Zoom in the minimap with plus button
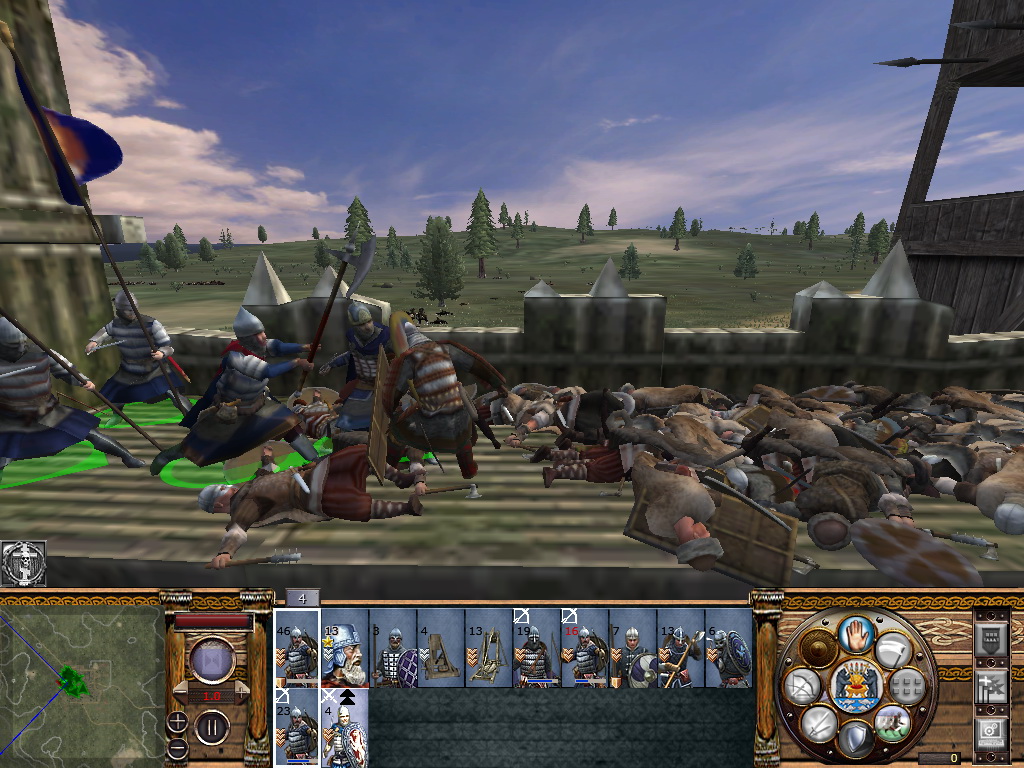 point(177,722)
